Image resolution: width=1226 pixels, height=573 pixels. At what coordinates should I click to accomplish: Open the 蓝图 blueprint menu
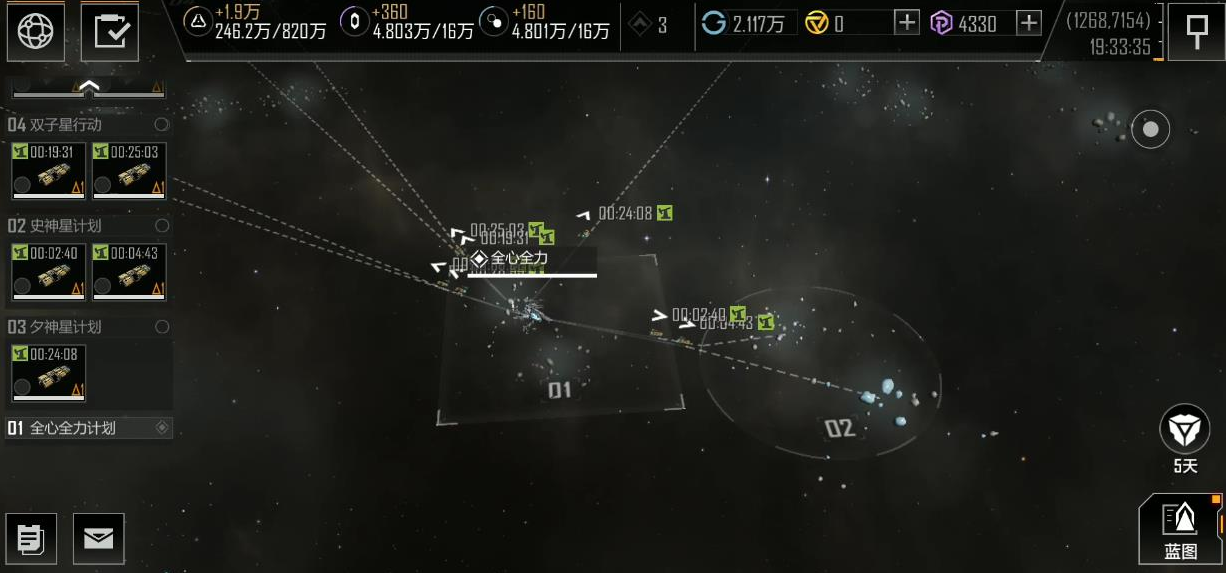1181,530
